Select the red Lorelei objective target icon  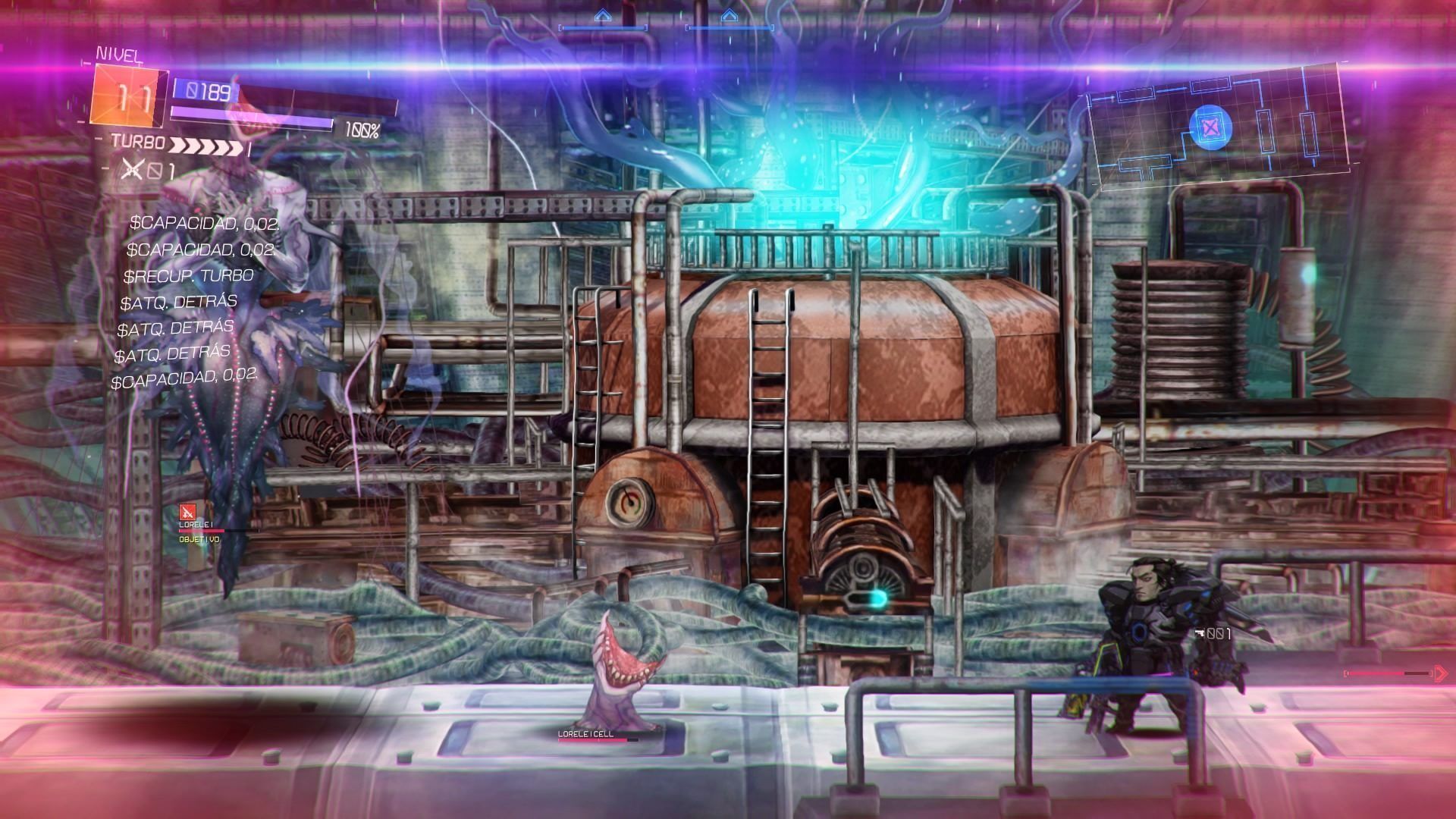tap(186, 513)
